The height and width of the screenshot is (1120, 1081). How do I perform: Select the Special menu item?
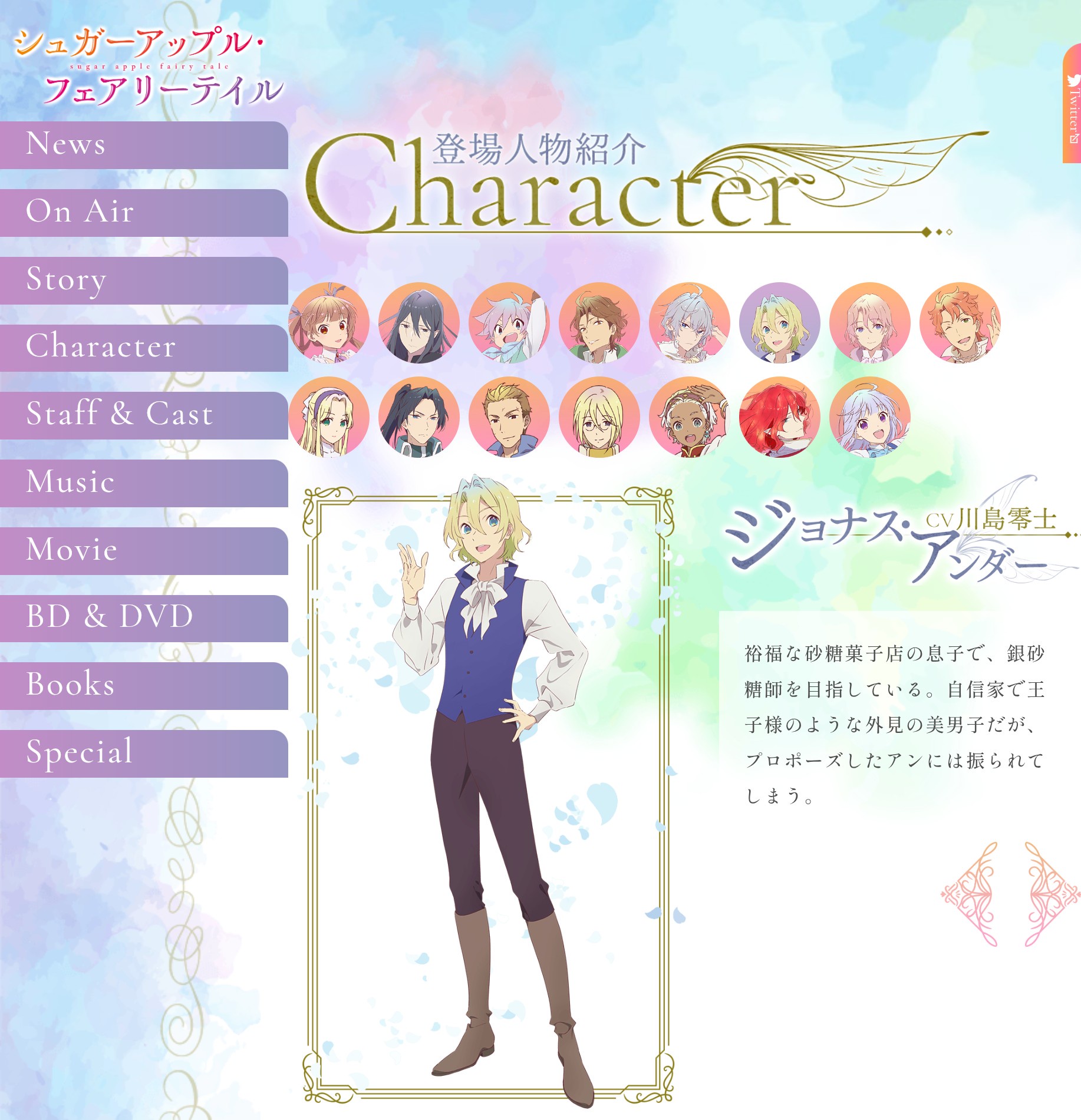point(144,754)
